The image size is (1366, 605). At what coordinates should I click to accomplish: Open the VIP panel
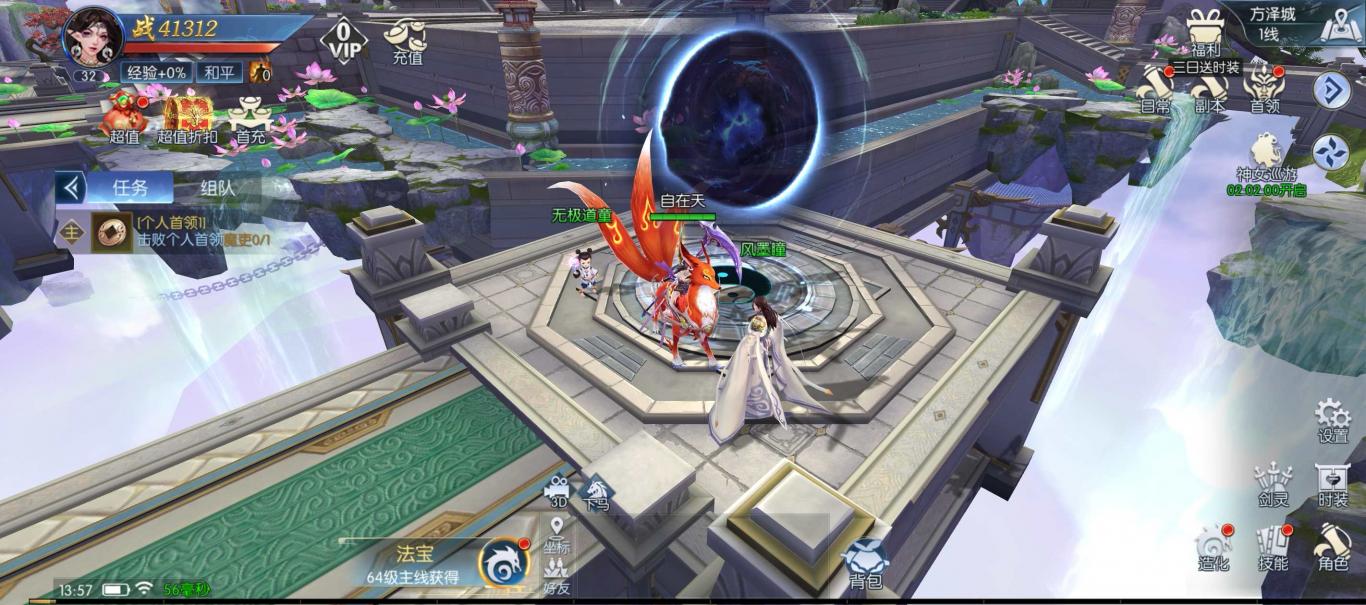344,41
